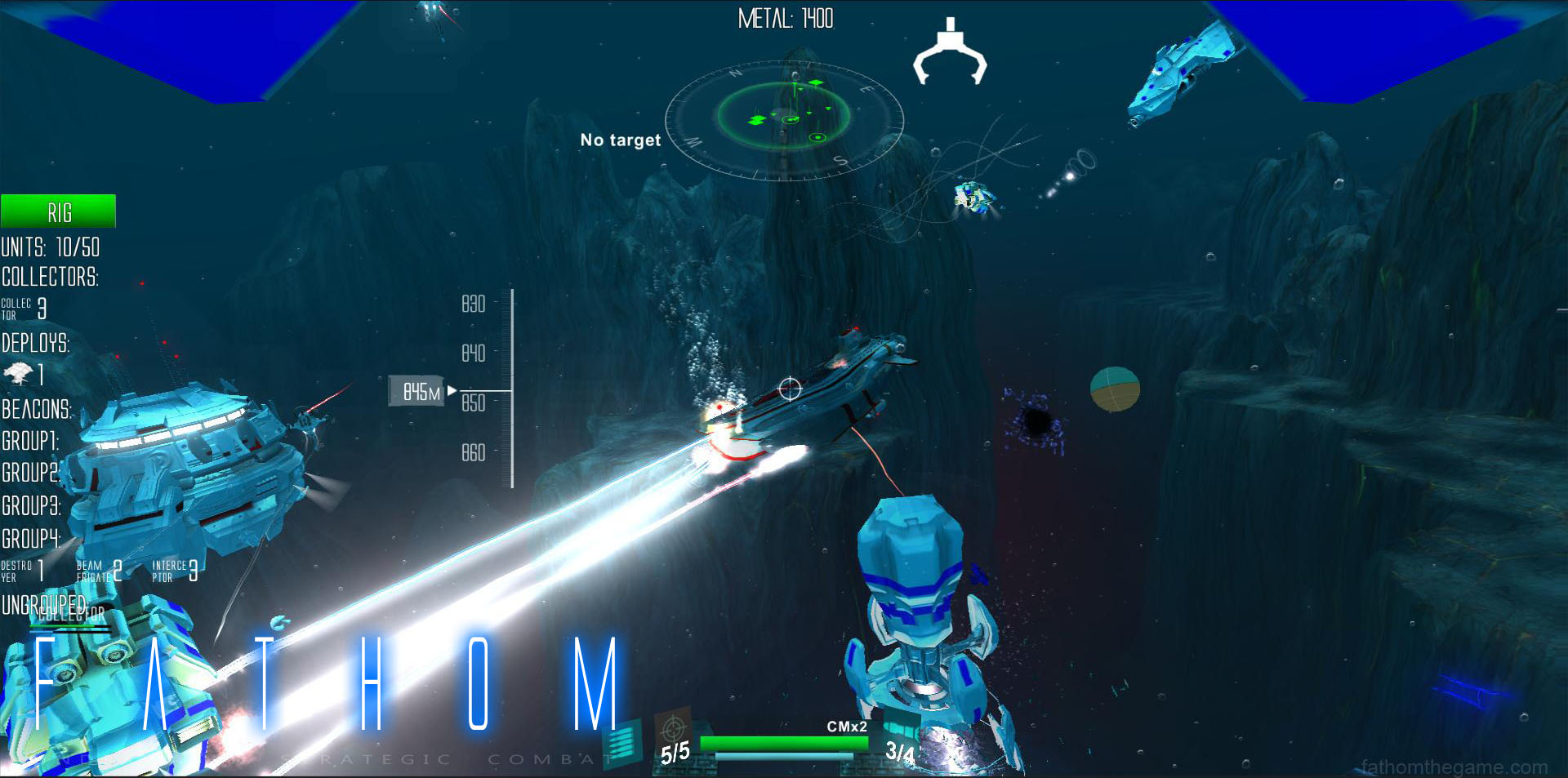Click the 845M depth gauge marker
This screenshot has height=778, width=1568.
417,391
